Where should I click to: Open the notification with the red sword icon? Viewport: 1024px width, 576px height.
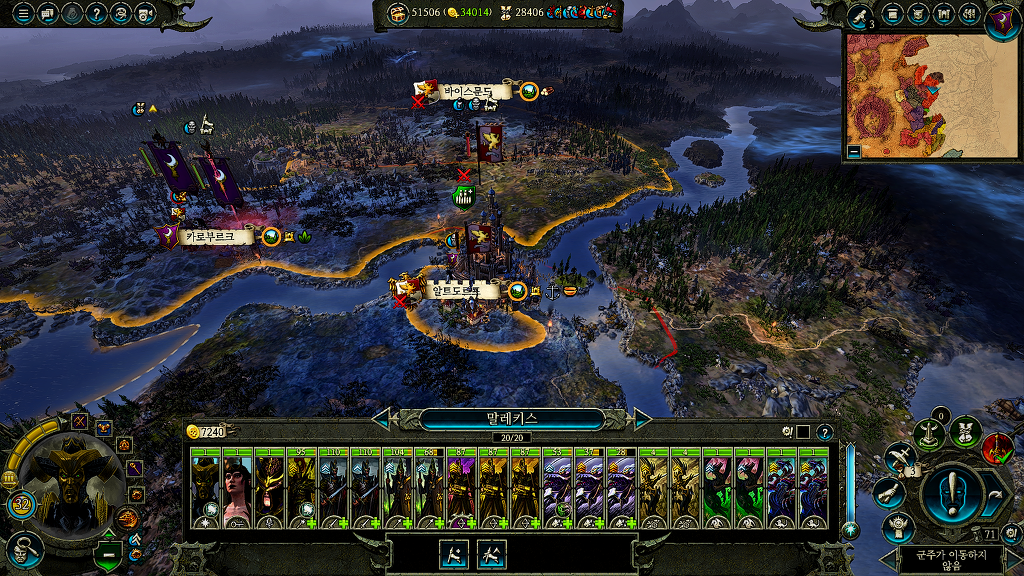pyautogui.click(x=997, y=447)
